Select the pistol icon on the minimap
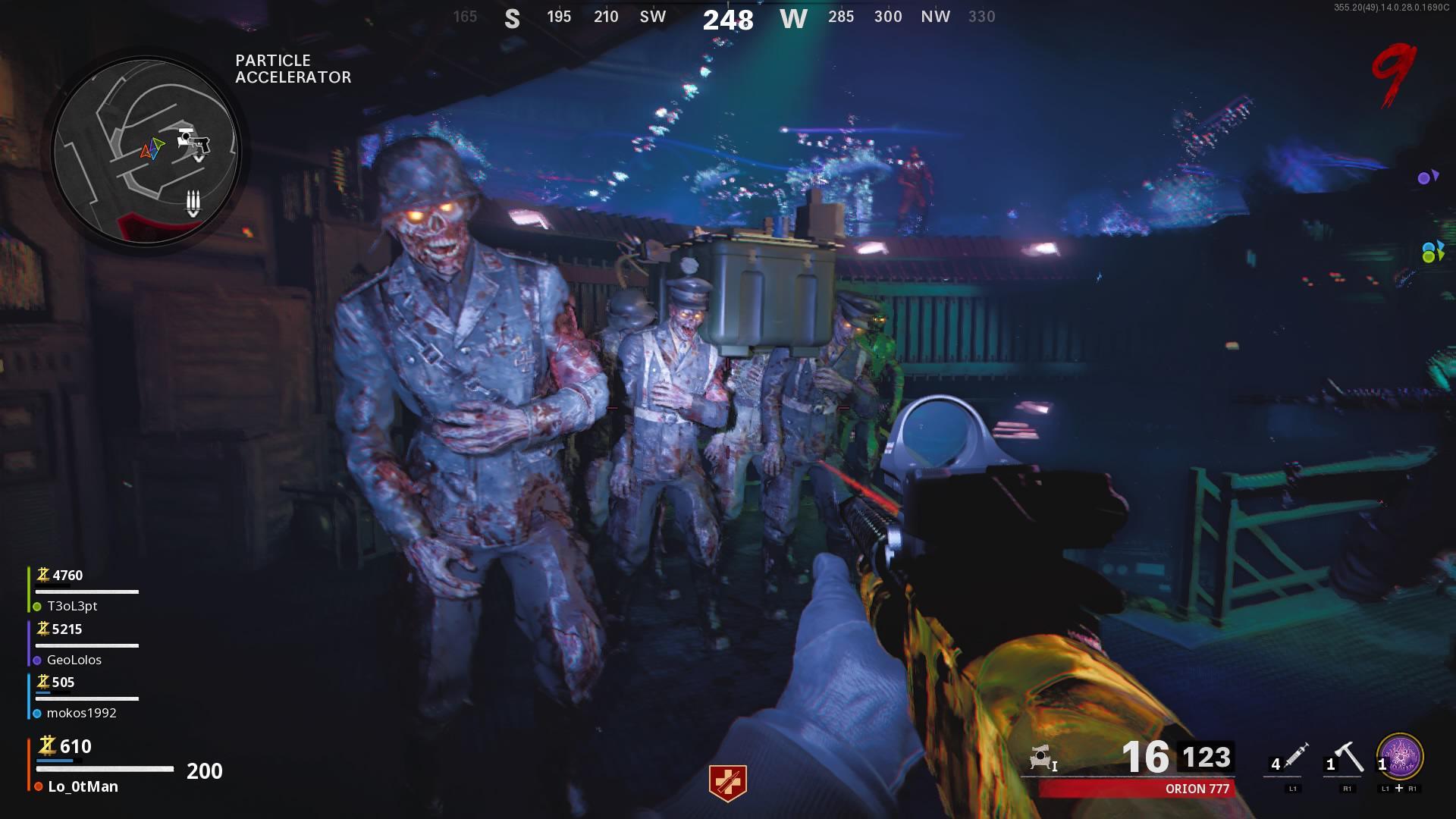1456x819 pixels. coord(199,143)
